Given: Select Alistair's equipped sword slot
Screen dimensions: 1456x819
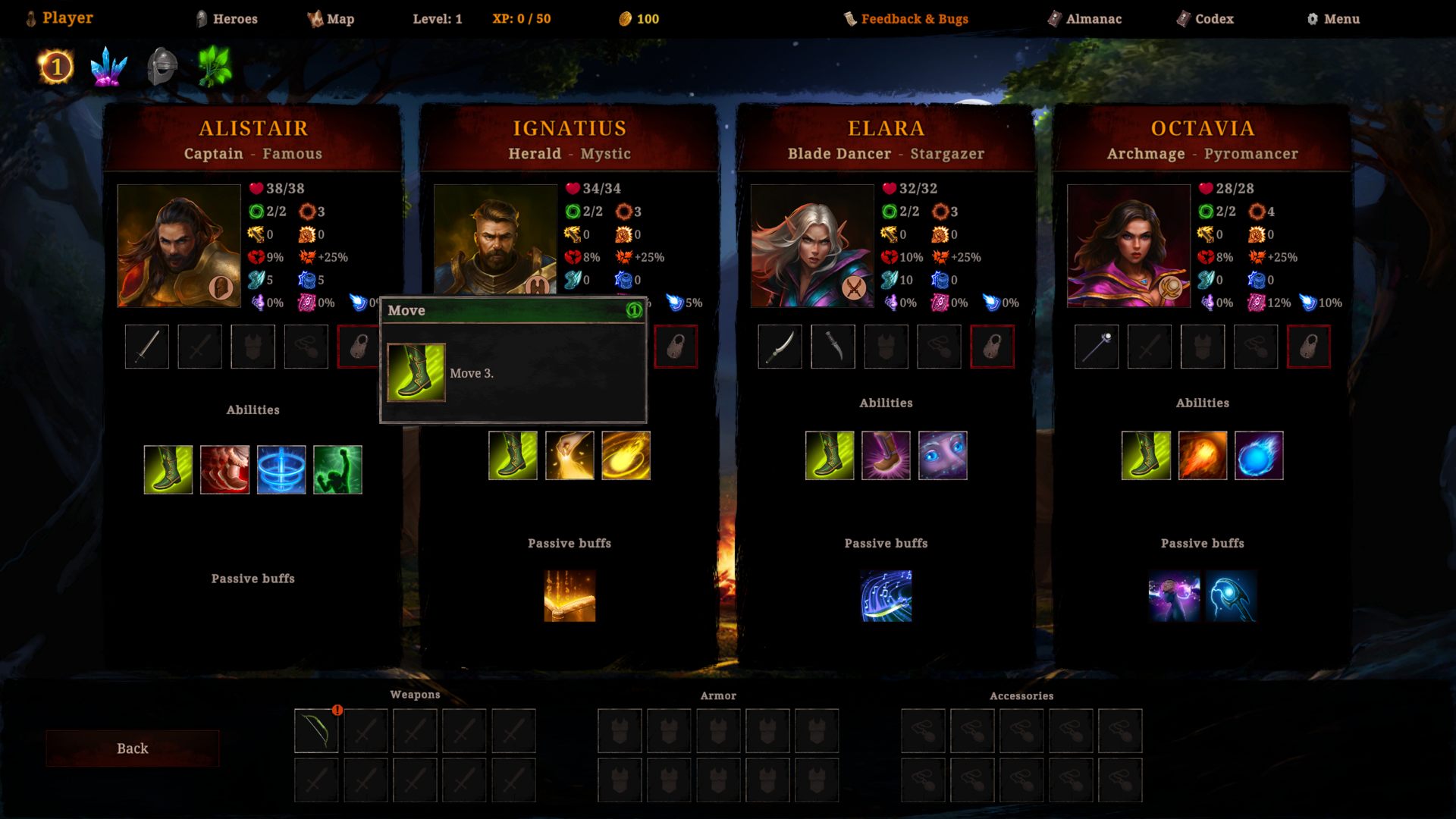Looking at the screenshot, I should pyautogui.click(x=147, y=347).
